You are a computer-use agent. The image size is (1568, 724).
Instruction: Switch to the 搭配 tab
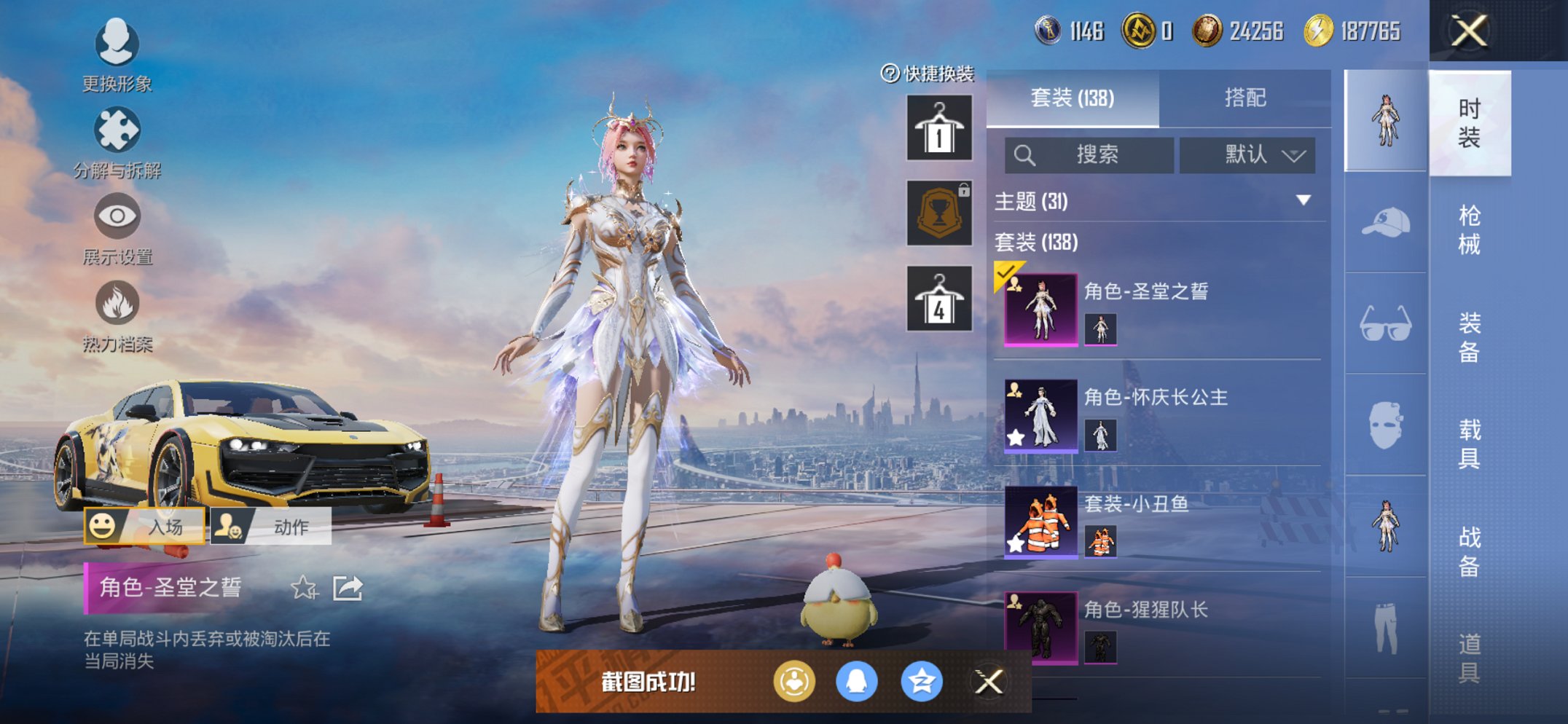[1244, 98]
